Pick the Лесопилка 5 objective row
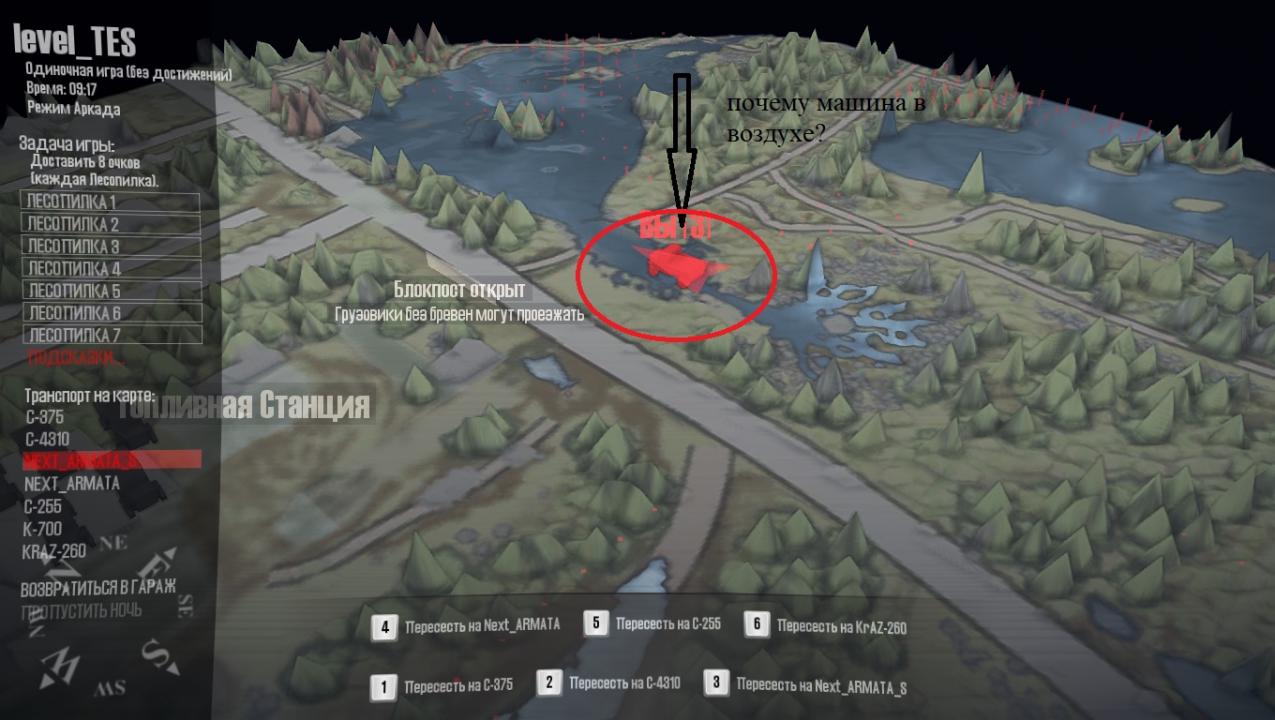The height and width of the screenshot is (720, 1275). 110,291
